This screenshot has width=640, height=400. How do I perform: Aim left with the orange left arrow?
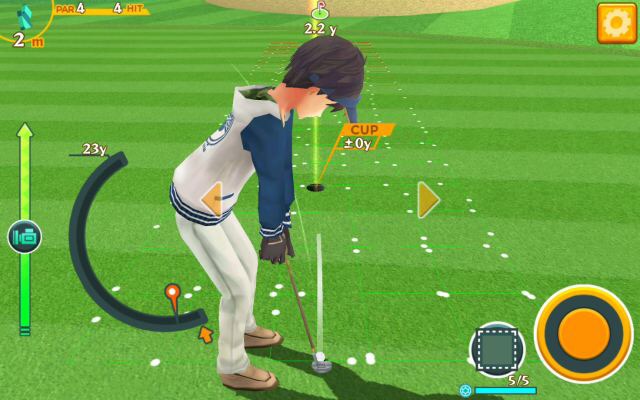(211, 199)
